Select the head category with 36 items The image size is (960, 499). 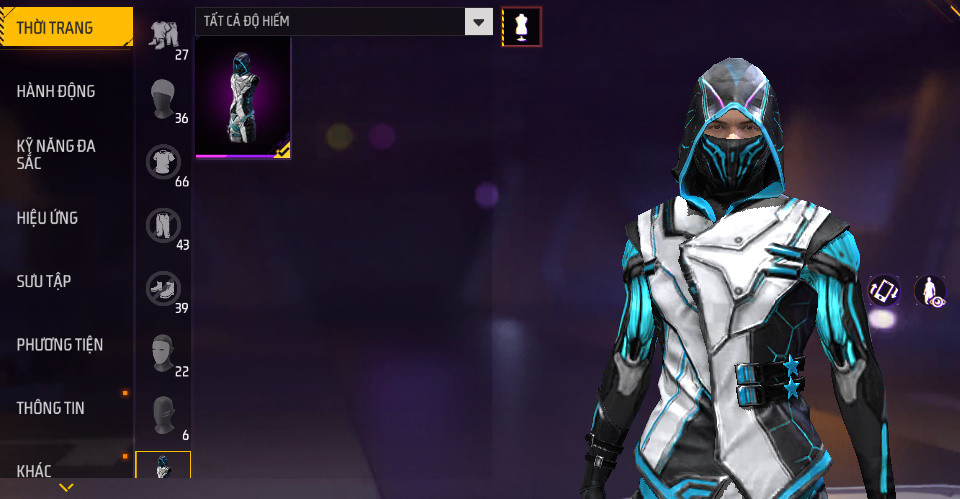pyautogui.click(x=164, y=100)
